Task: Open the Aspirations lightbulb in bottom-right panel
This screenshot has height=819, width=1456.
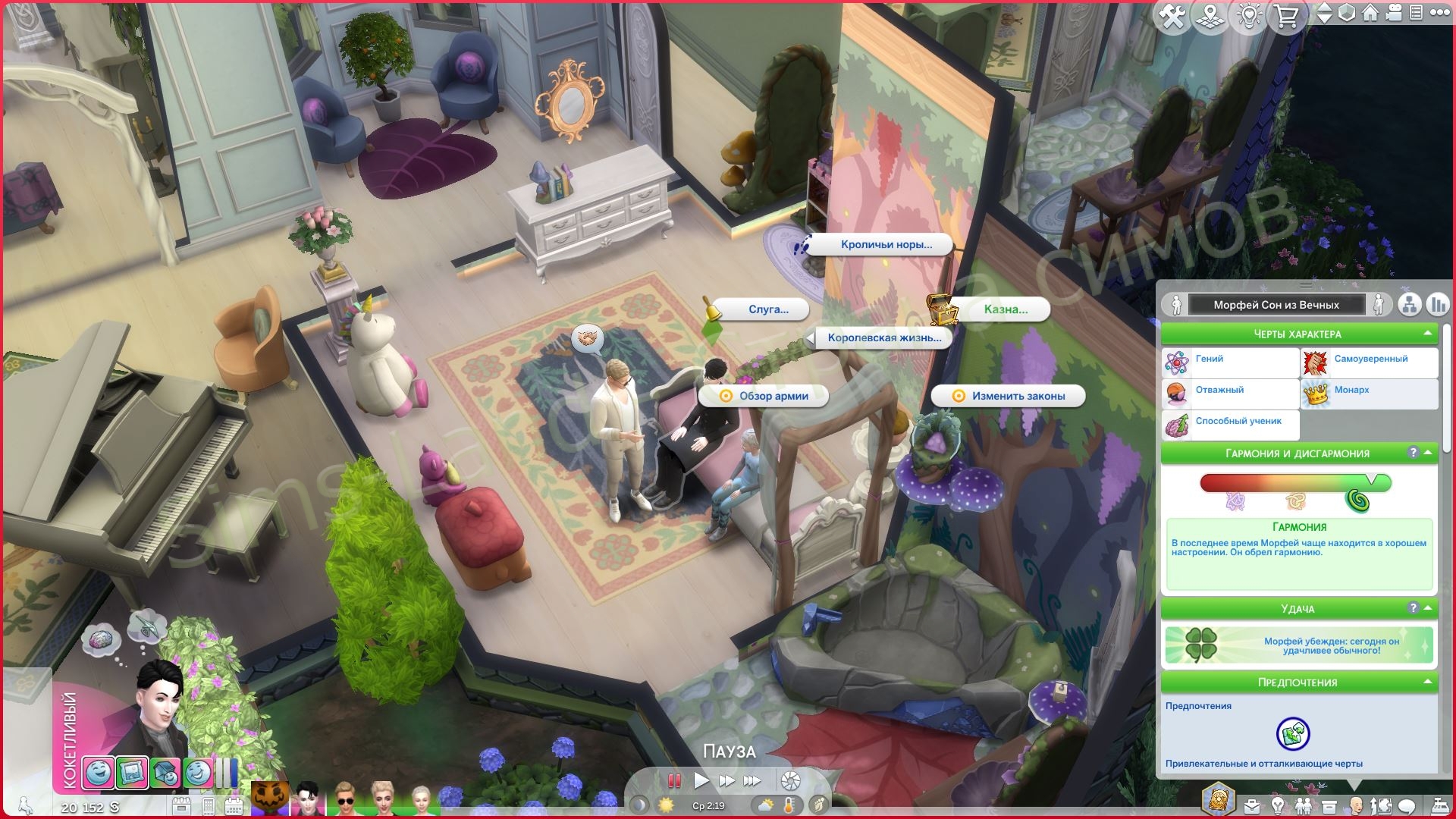Action: (1278, 805)
